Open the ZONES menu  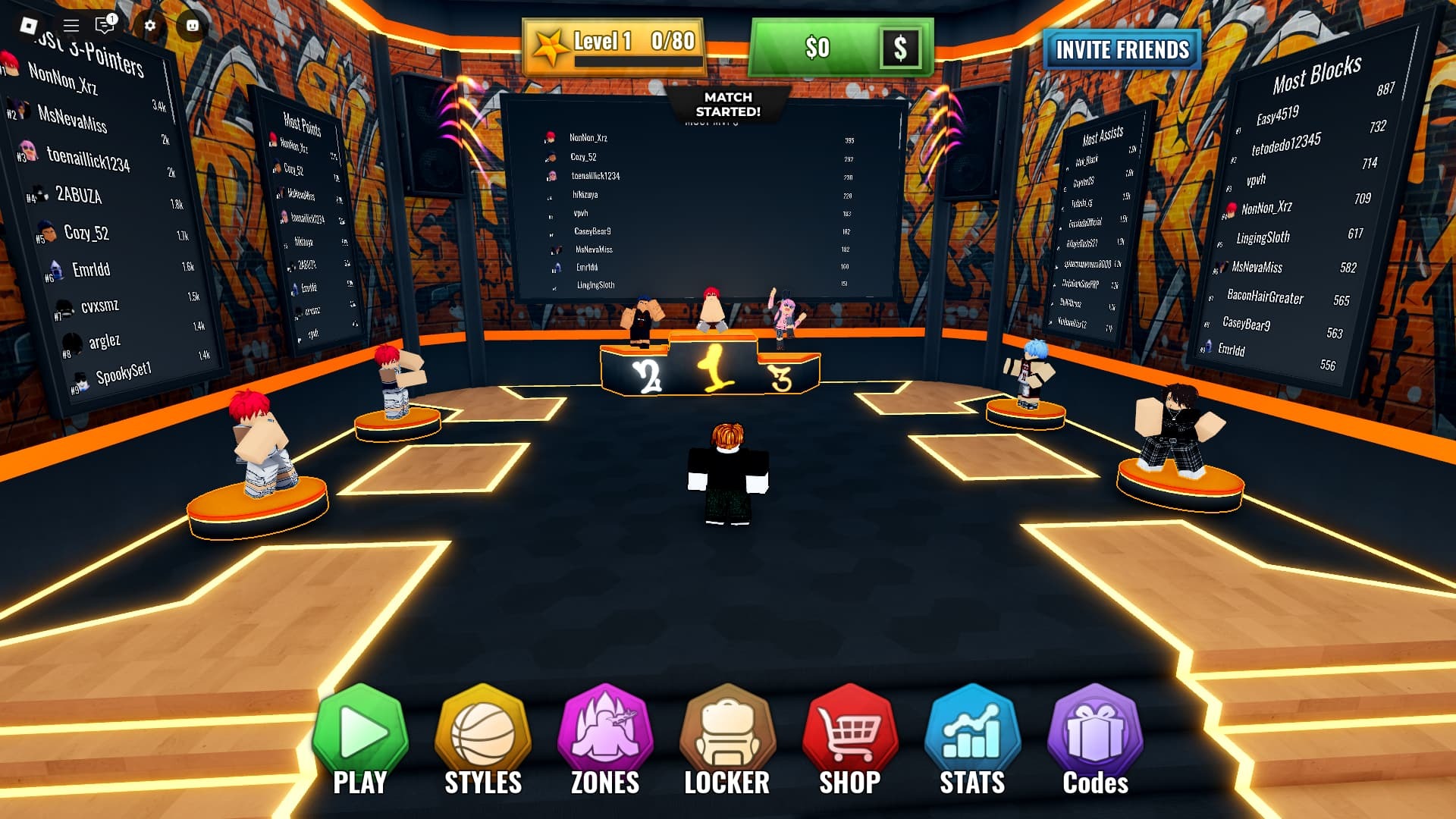click(x=605, y=739)
